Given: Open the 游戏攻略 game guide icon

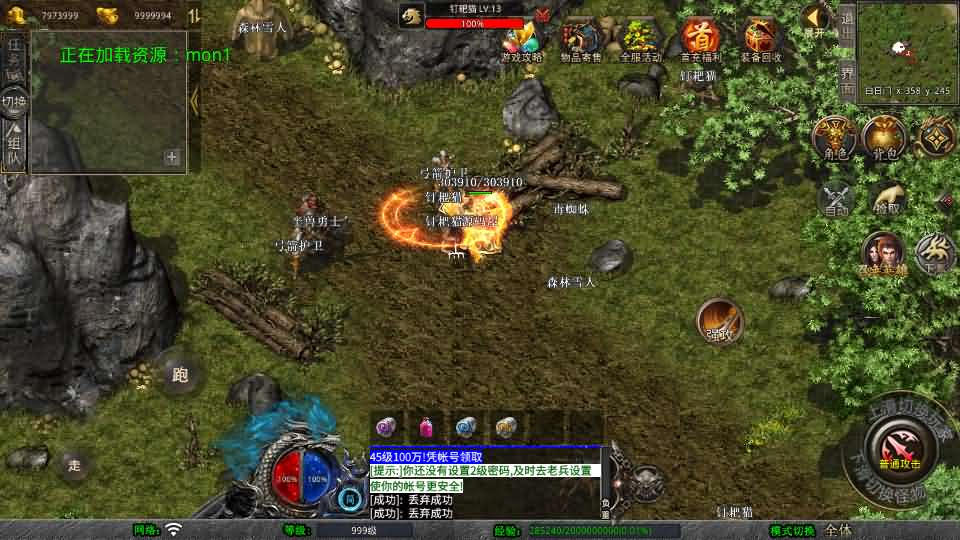Looking at the screenshot, I should coord(520,42).
